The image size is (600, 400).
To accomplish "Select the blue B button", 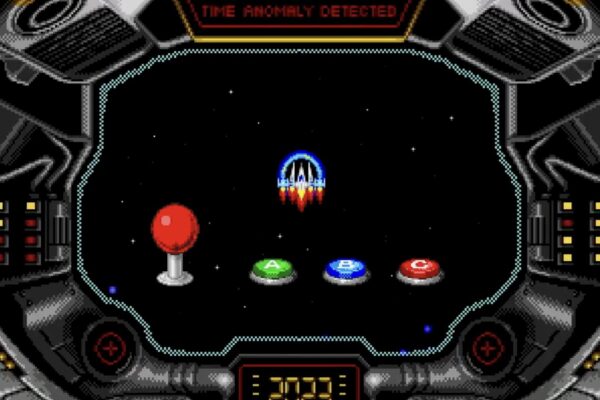I will pyautogui.click(x=346, y=269).
